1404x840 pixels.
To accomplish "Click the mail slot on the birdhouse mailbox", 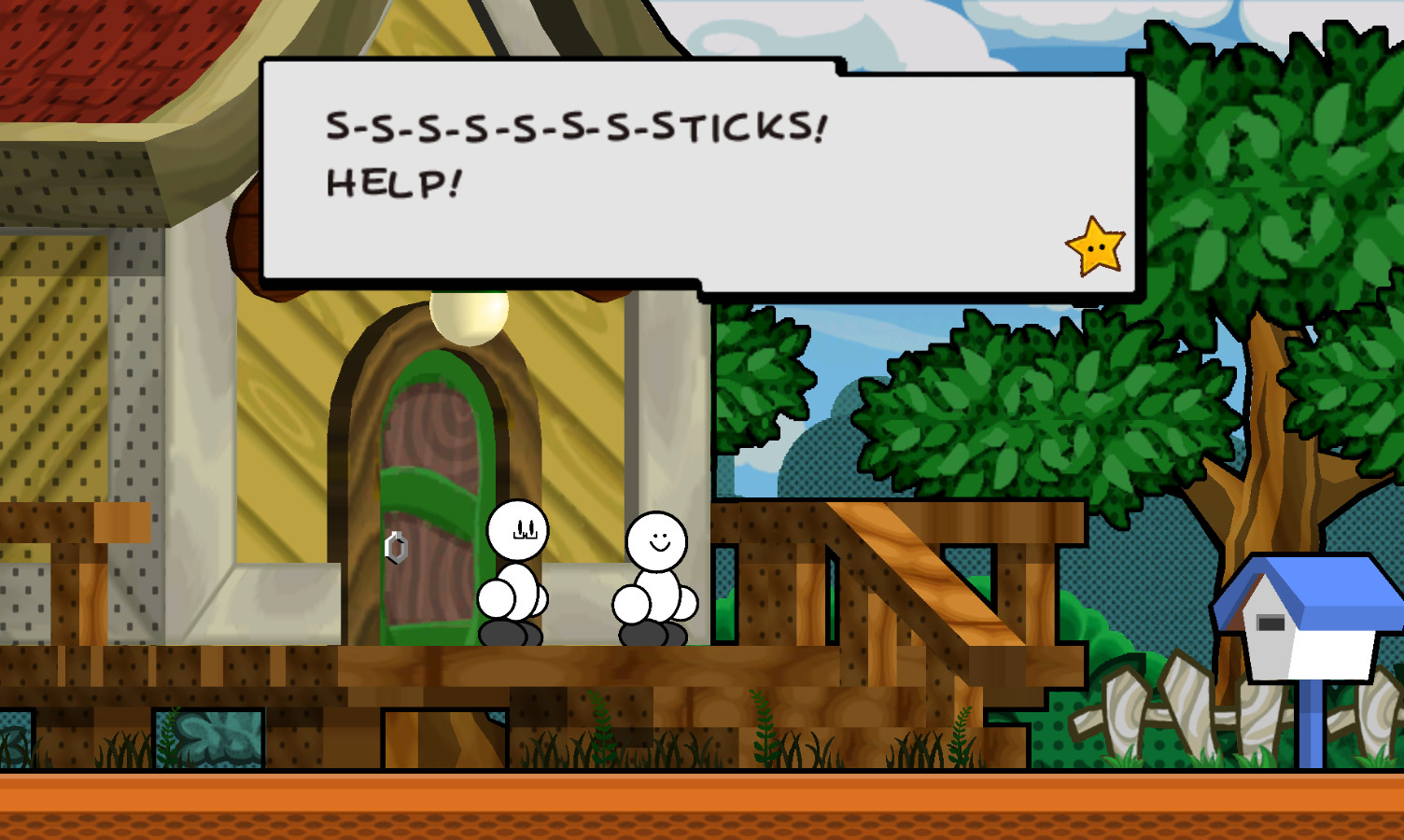I will 1272,621.
